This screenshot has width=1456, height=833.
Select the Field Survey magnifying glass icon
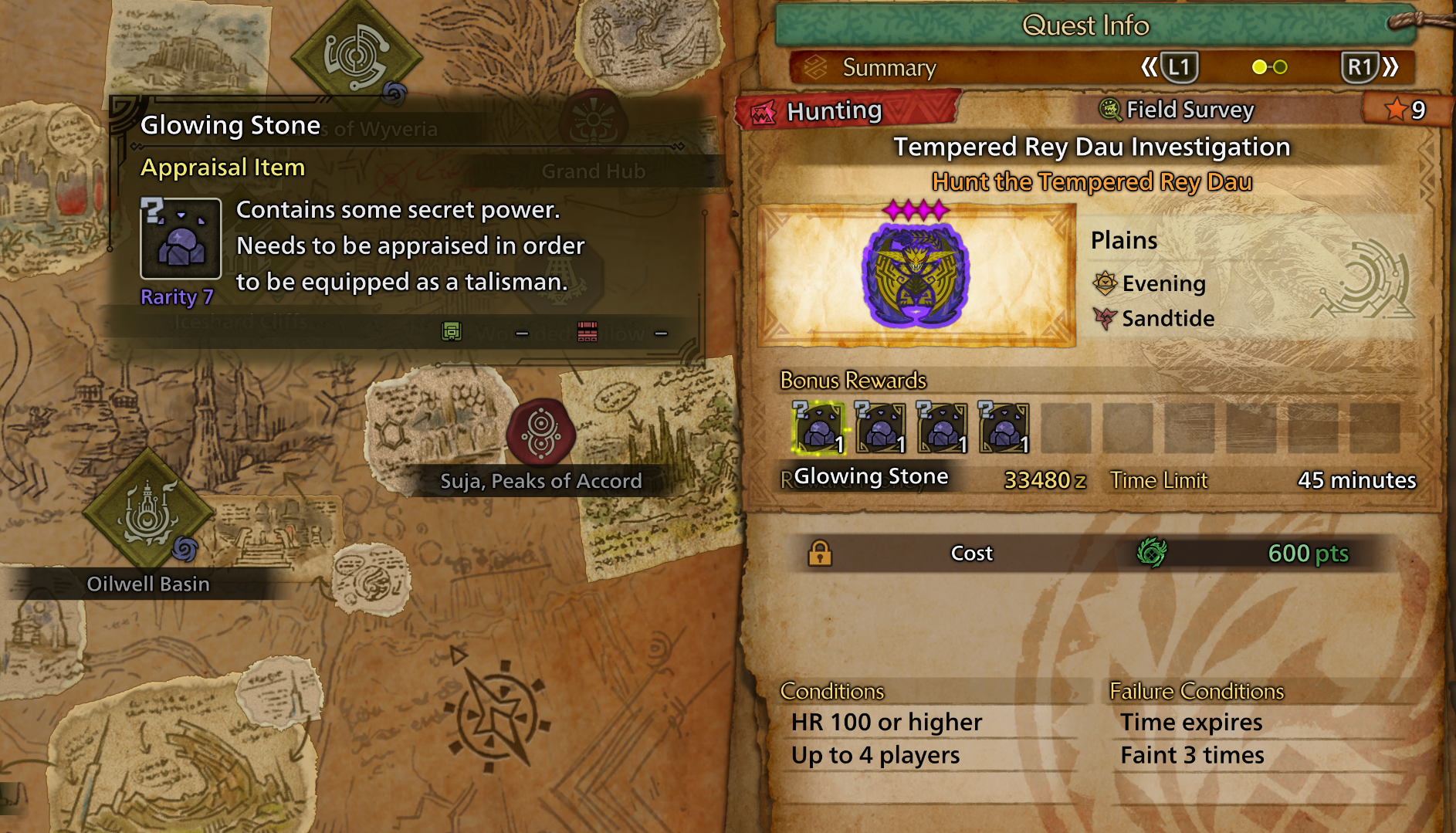[1110, 110]
